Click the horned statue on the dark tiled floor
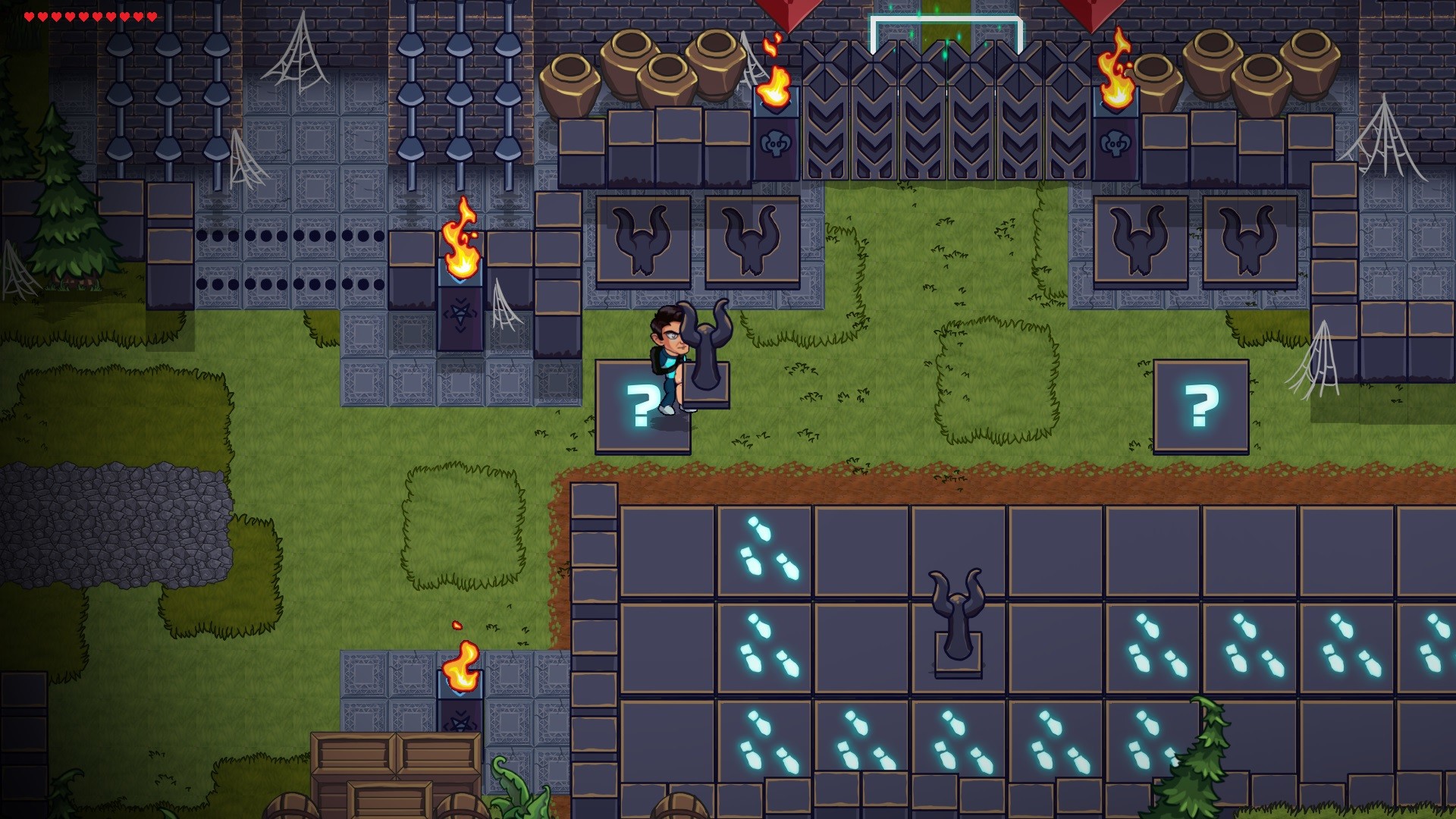 coord(957,622)
